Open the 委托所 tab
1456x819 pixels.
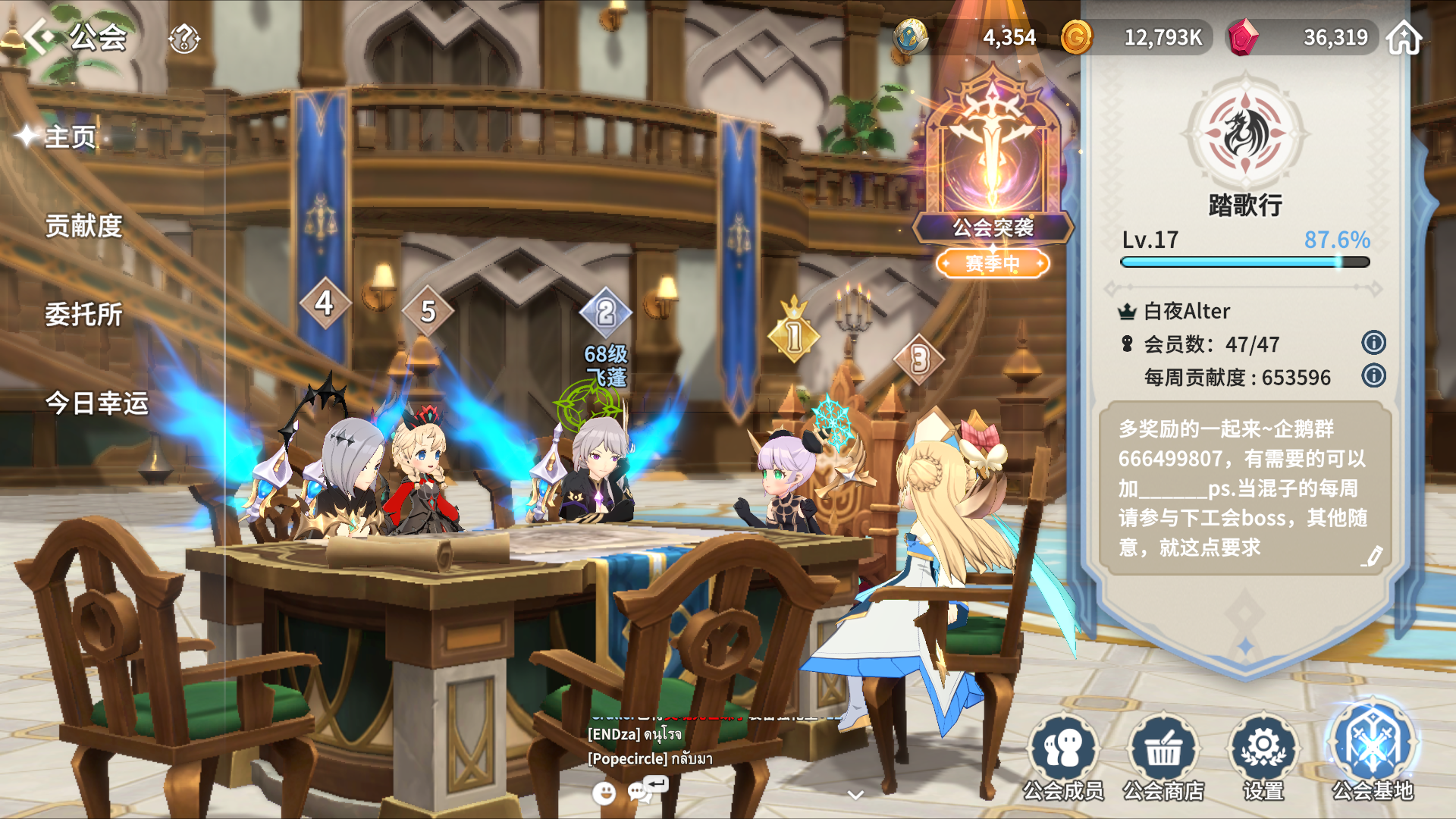coord(83,315)
